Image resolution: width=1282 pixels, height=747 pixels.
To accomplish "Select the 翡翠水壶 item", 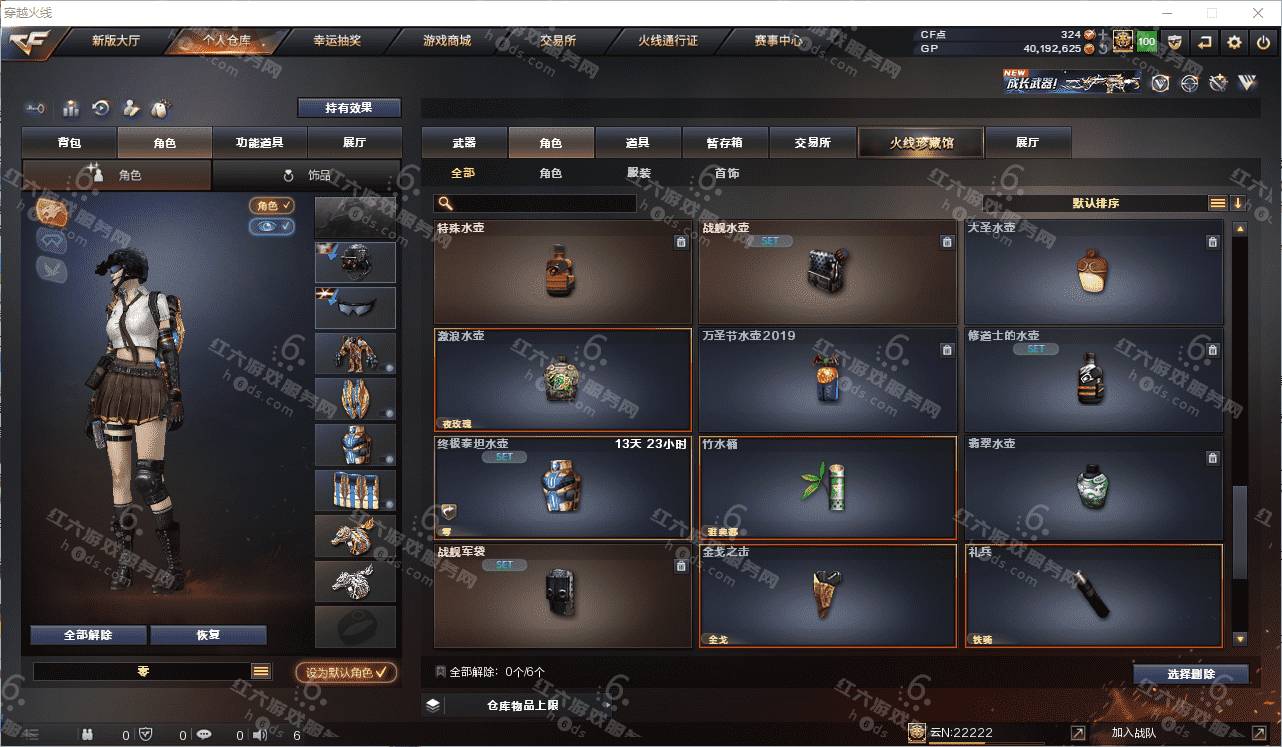I will [x=1093, y=488].
